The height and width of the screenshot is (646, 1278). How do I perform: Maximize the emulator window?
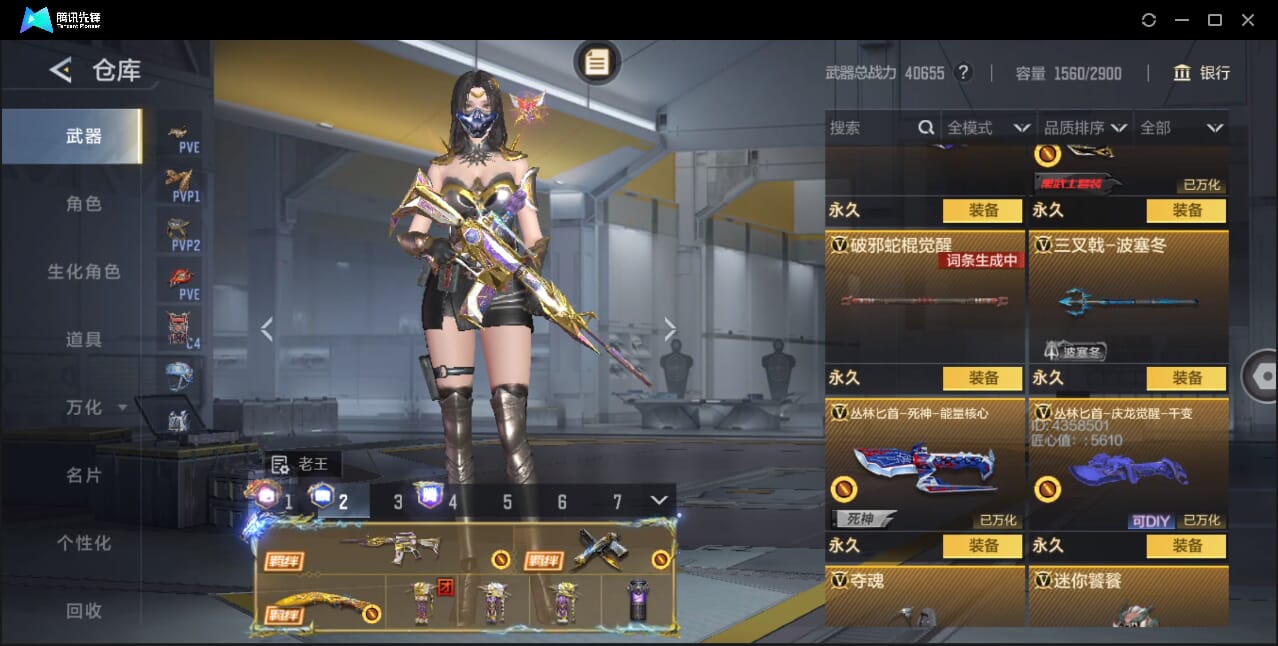(1215, 20)
